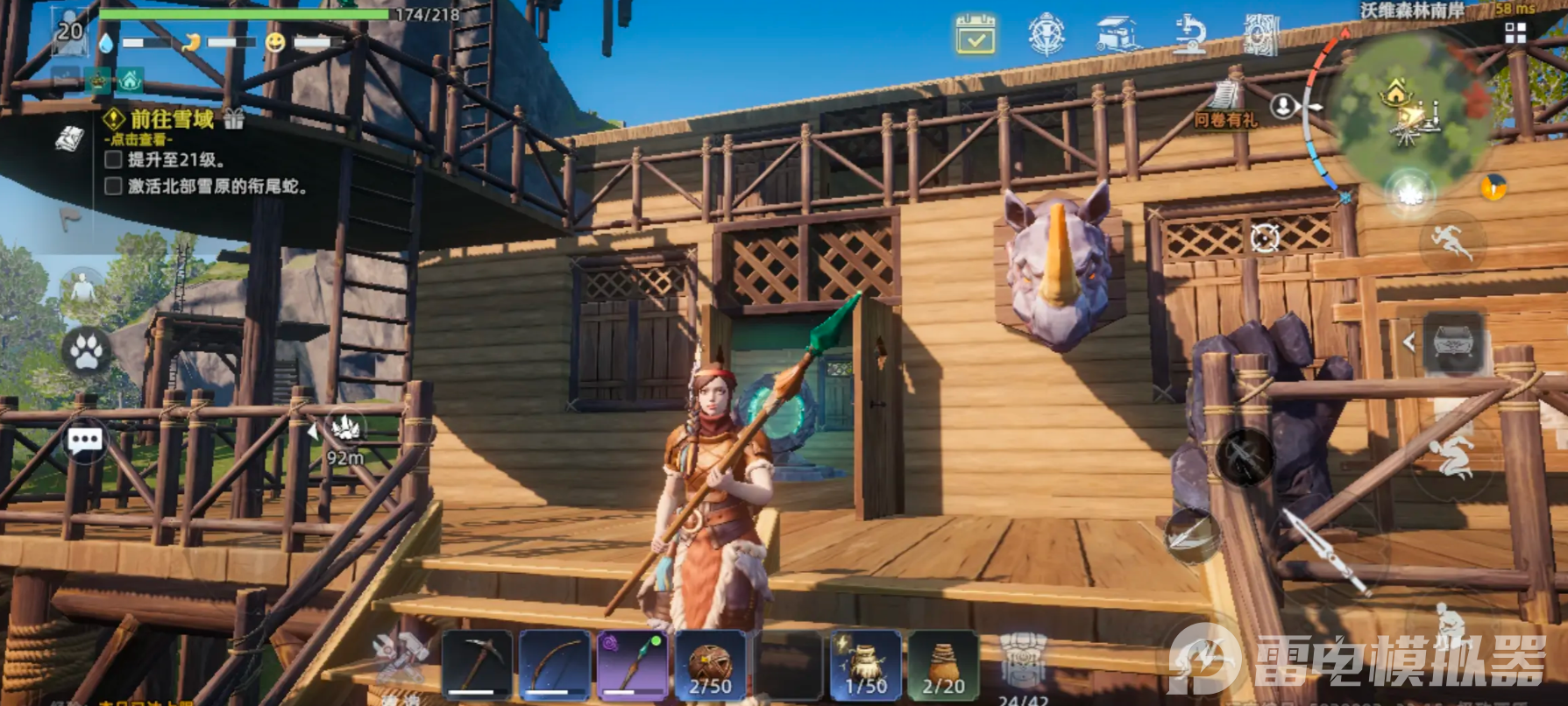The height and width of the screenshot is (706, 1568).
Task: Open the circular minimap
Action: tap(1407, 109)
